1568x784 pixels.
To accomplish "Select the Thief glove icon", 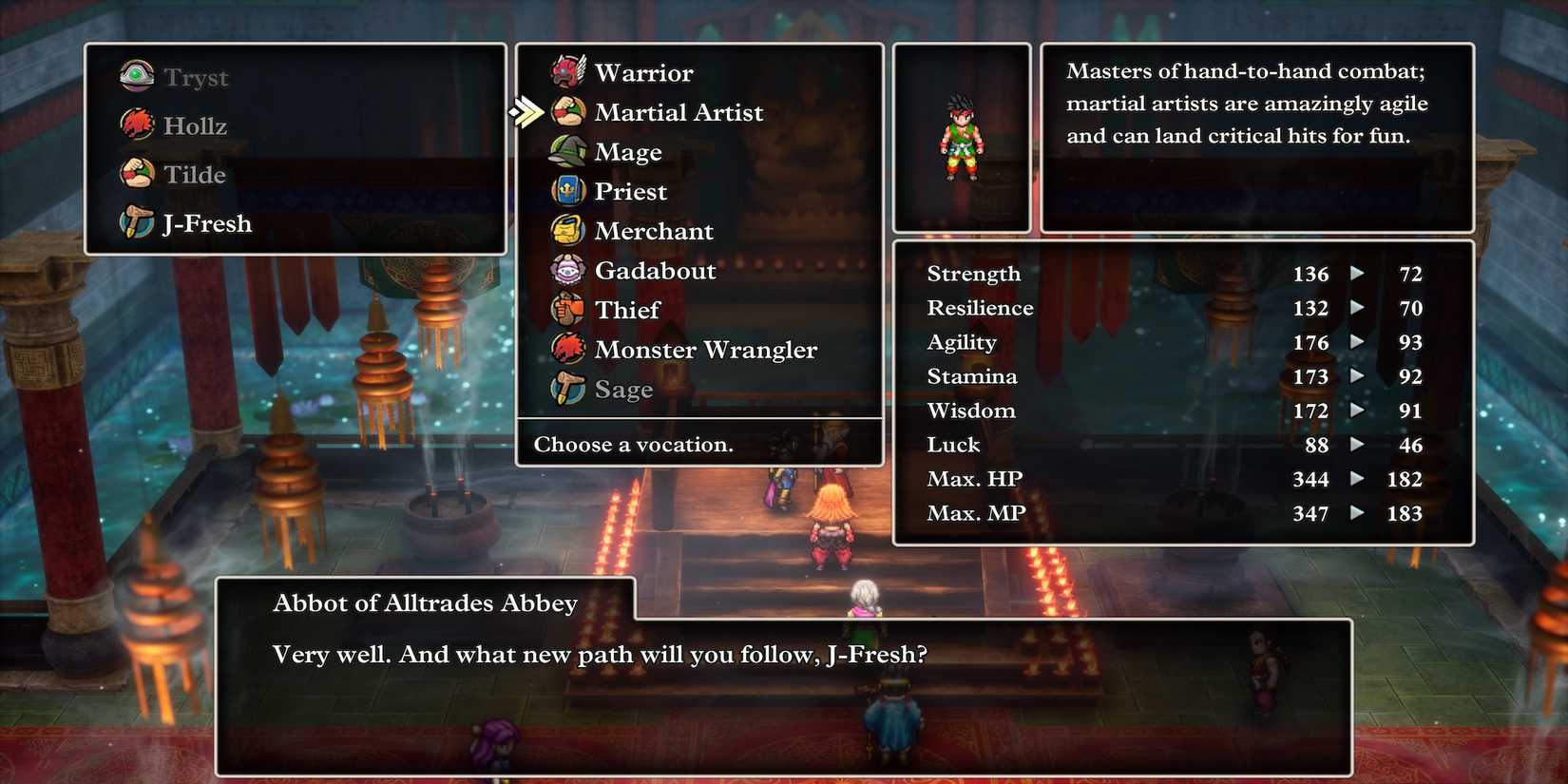I will tap(567, 310).
